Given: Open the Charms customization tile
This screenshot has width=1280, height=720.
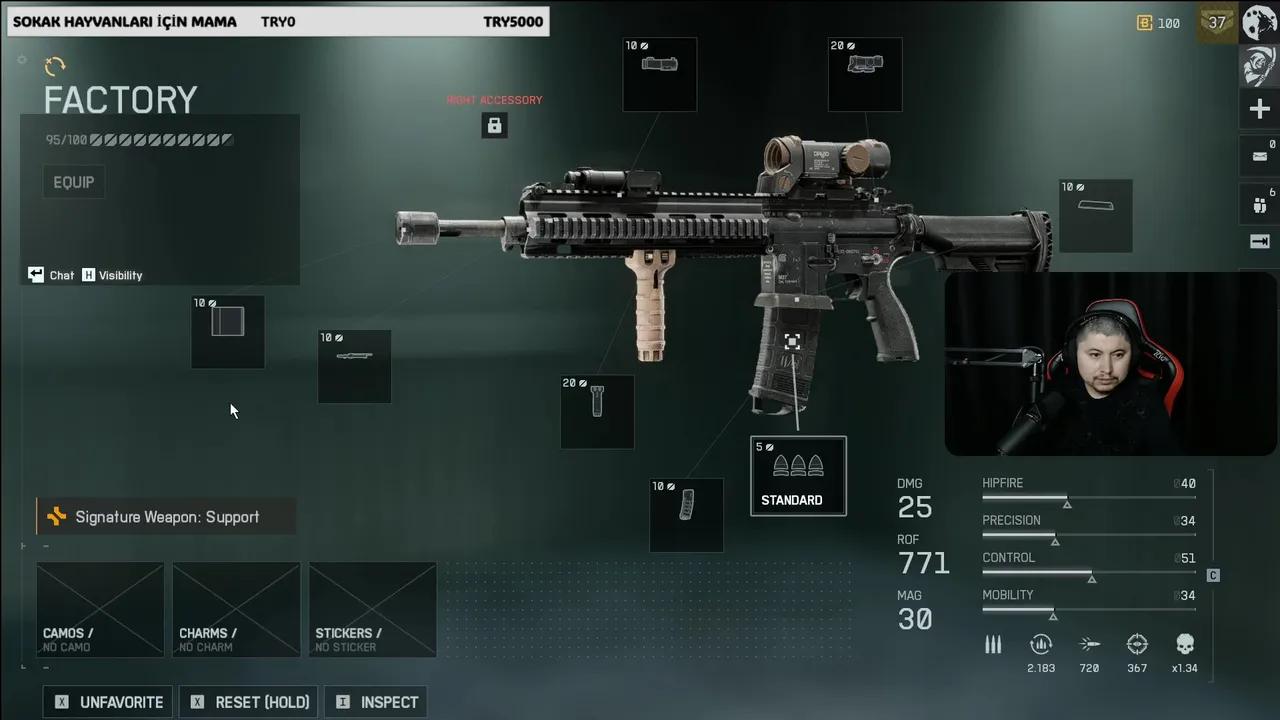Looking at the screenshot, I should pyautogui.click(x=236, y=609).
